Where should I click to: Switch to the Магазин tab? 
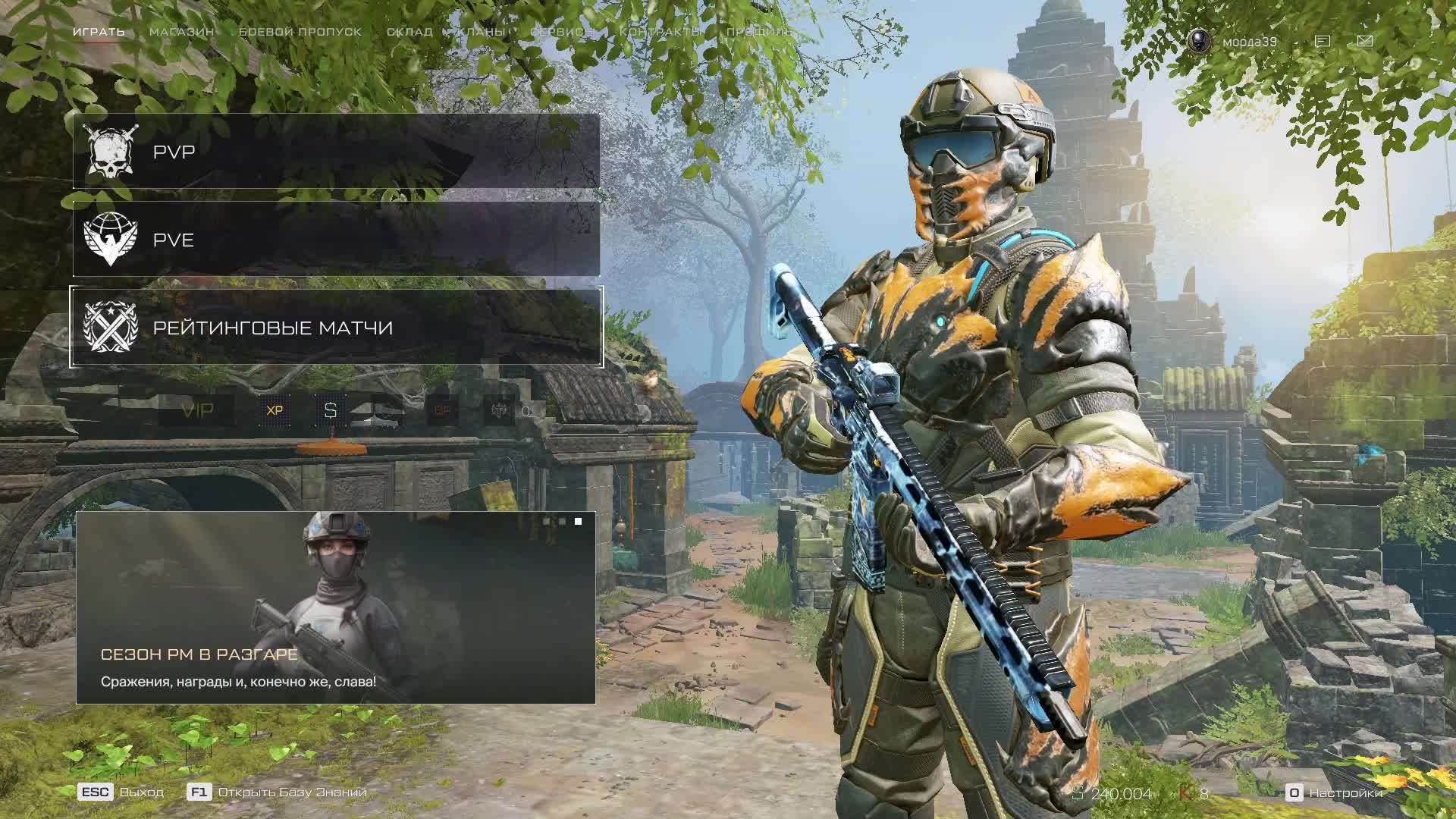(x=181, y=32)
